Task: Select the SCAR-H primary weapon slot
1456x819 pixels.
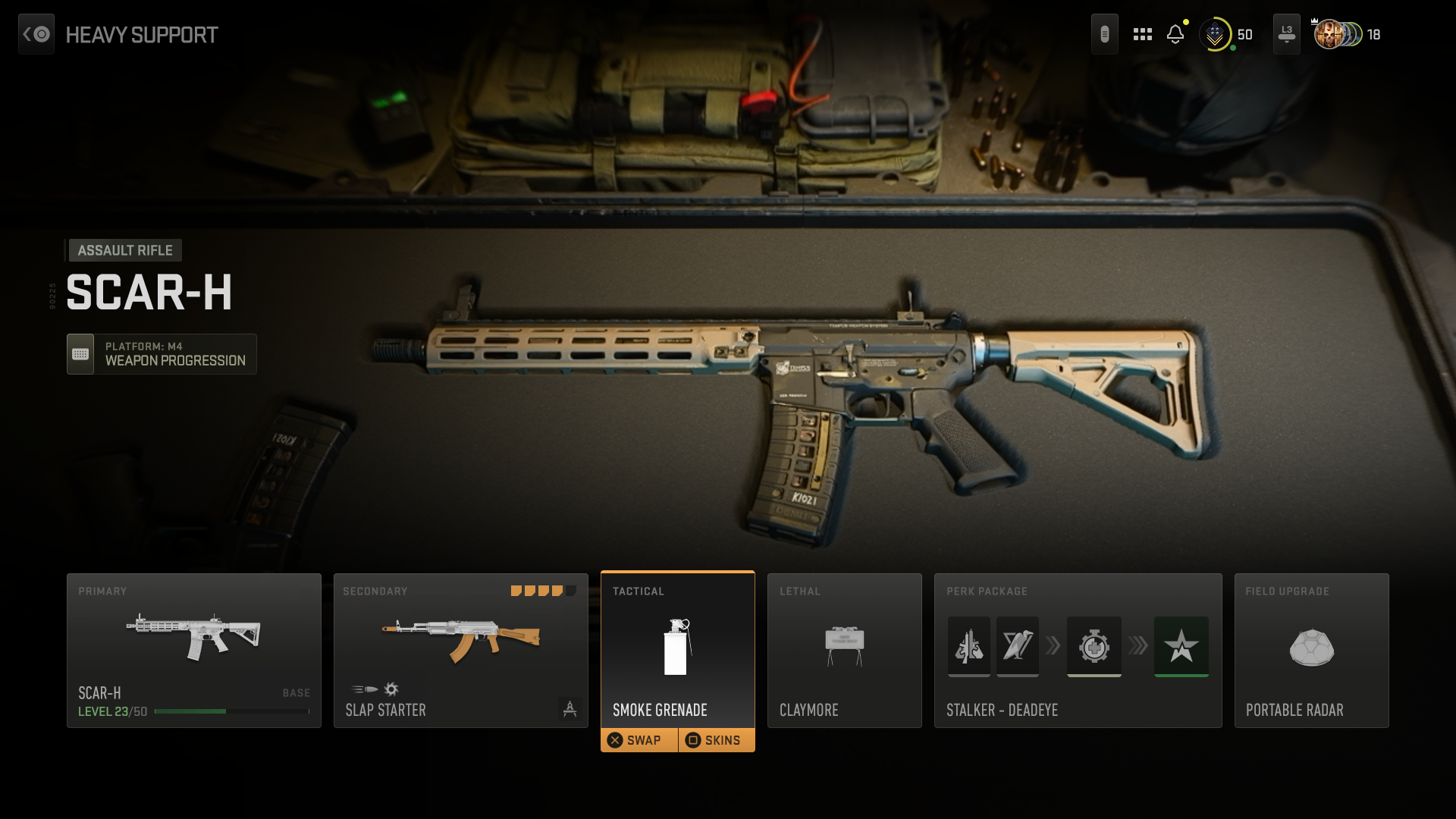Action: [194, 650]
